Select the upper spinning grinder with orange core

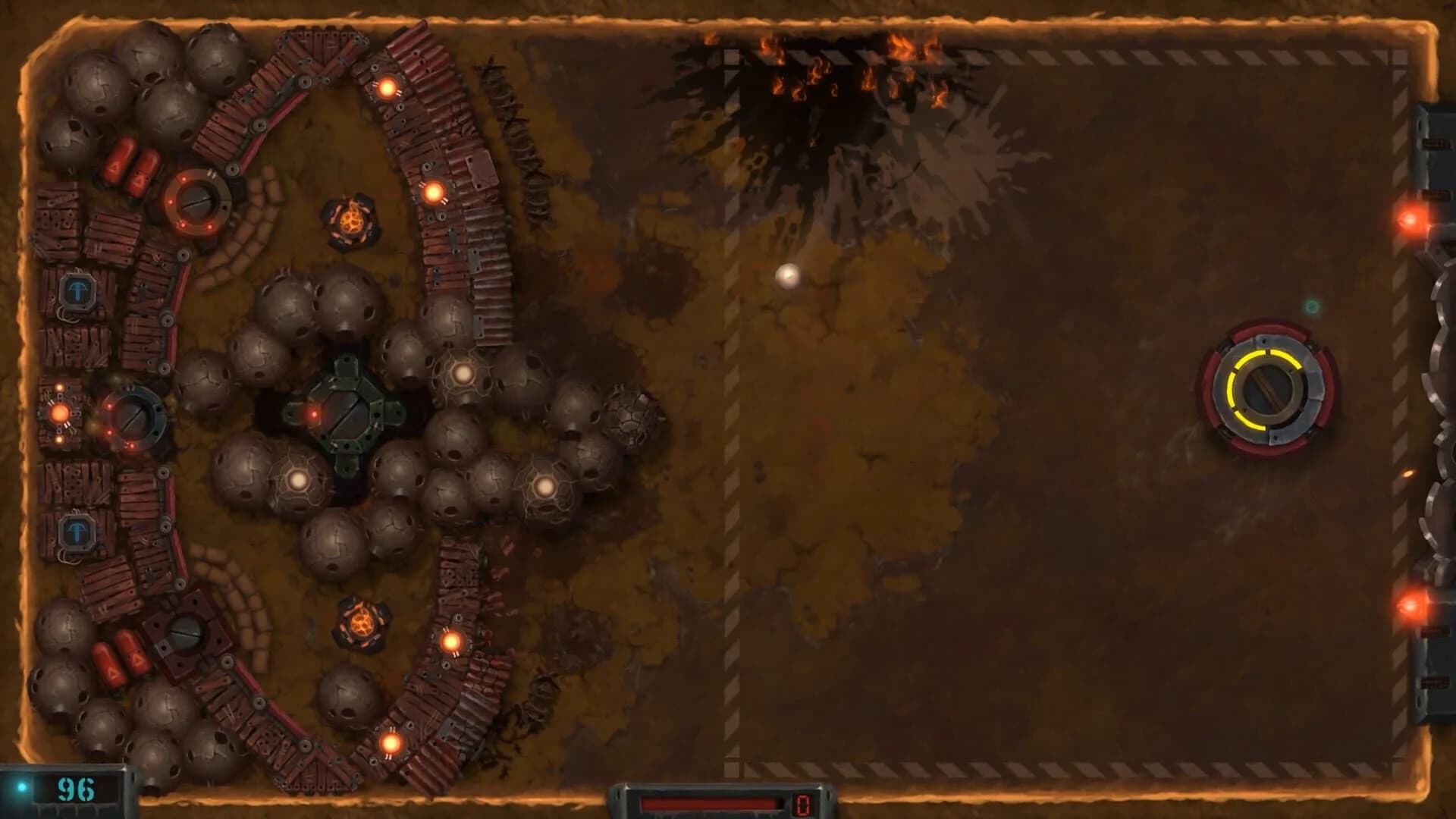(x=351, y=220)
